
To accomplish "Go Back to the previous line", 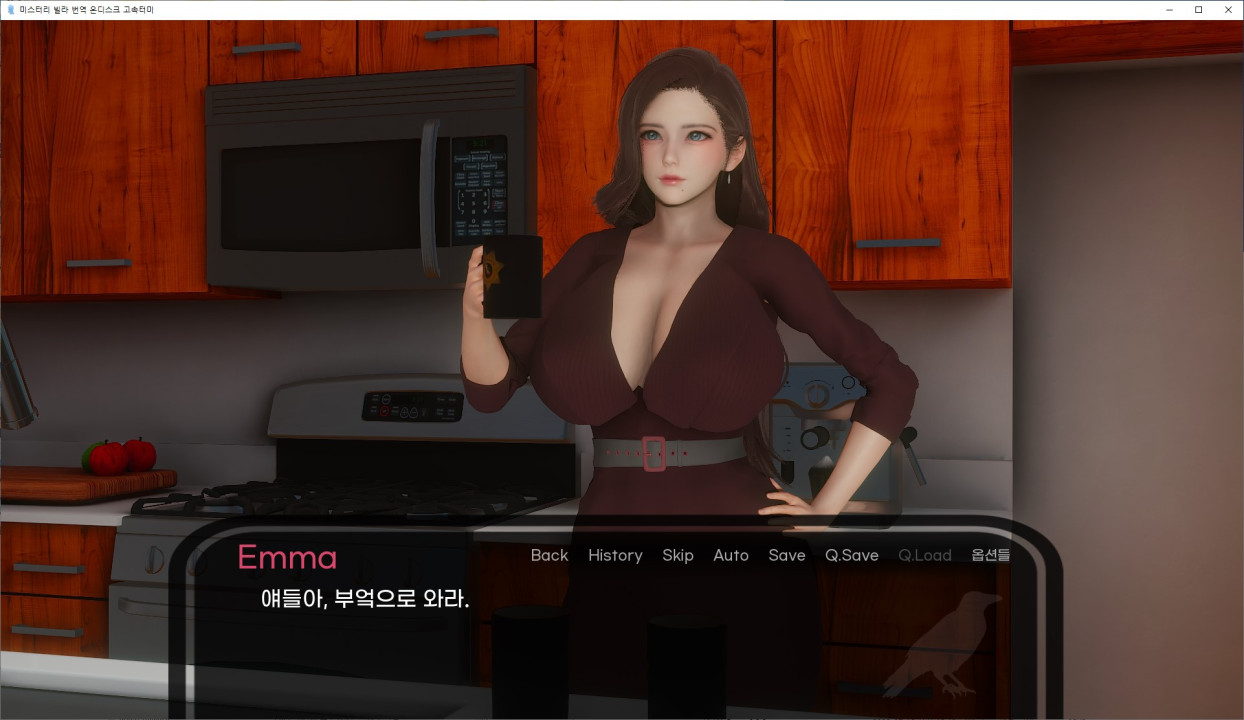I will pyautogui.click(x=549, y=555).
